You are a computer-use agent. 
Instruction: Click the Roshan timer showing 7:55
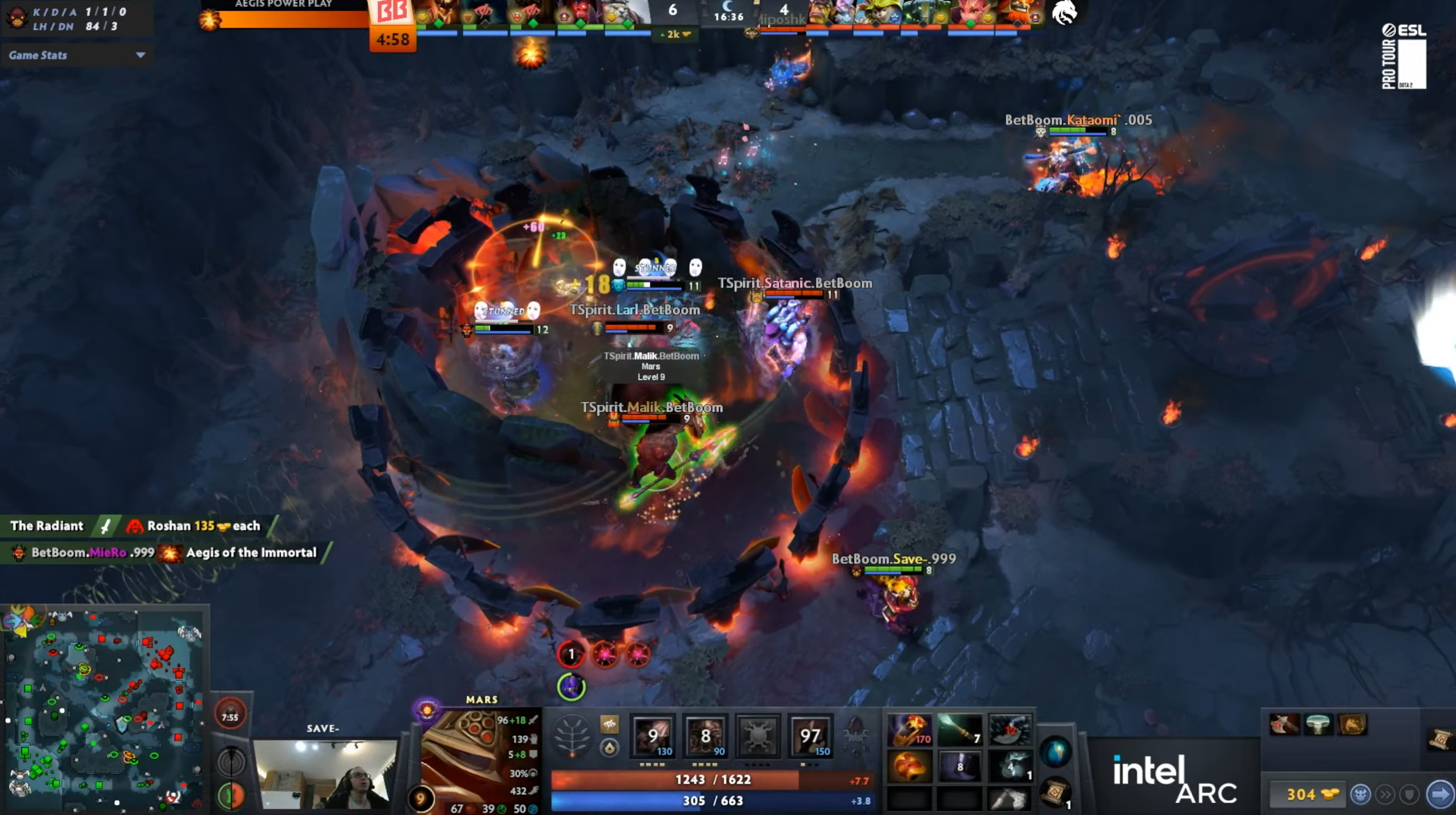231,716
